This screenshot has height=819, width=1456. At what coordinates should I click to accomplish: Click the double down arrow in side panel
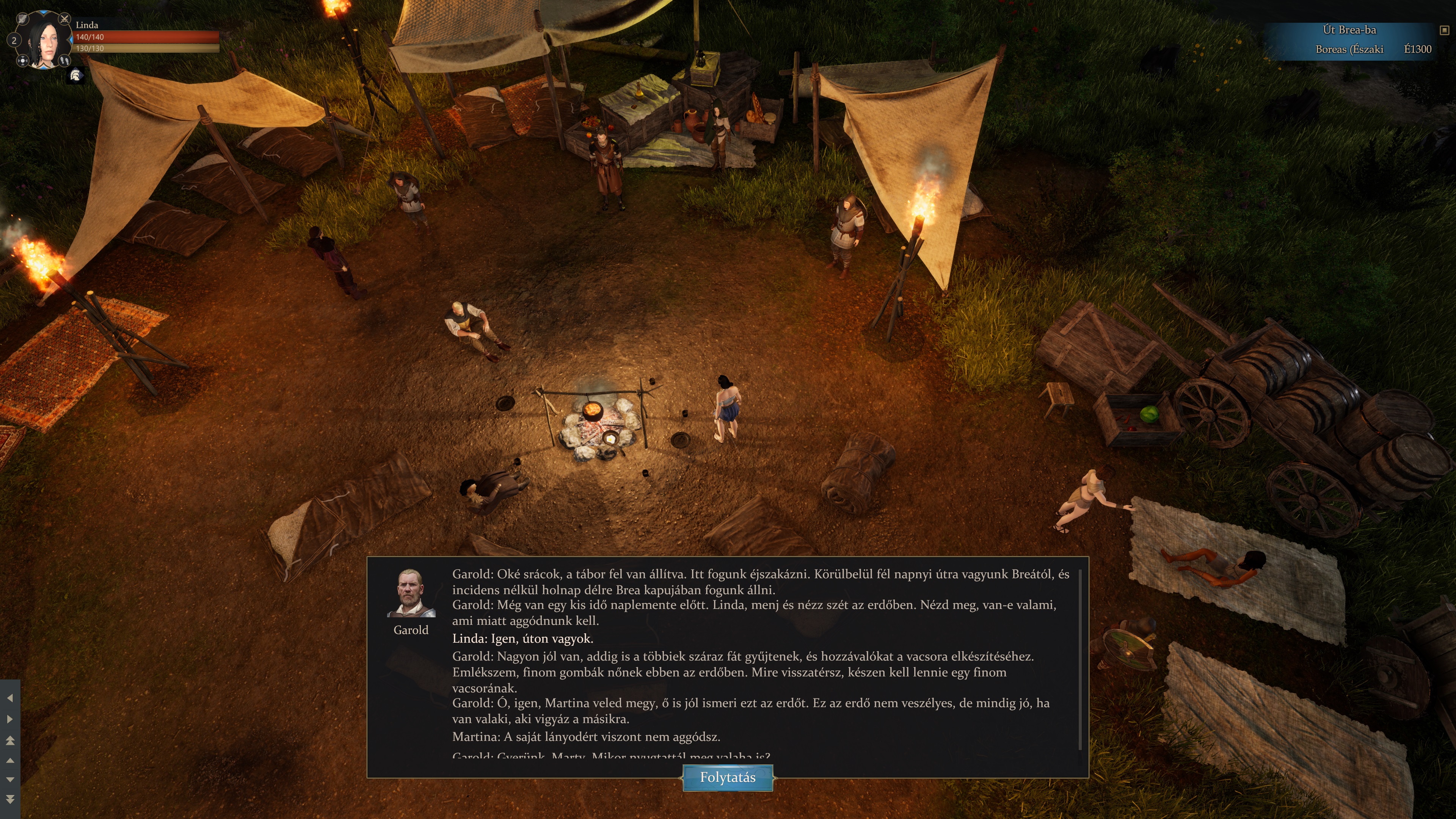[x=9, y=799]
